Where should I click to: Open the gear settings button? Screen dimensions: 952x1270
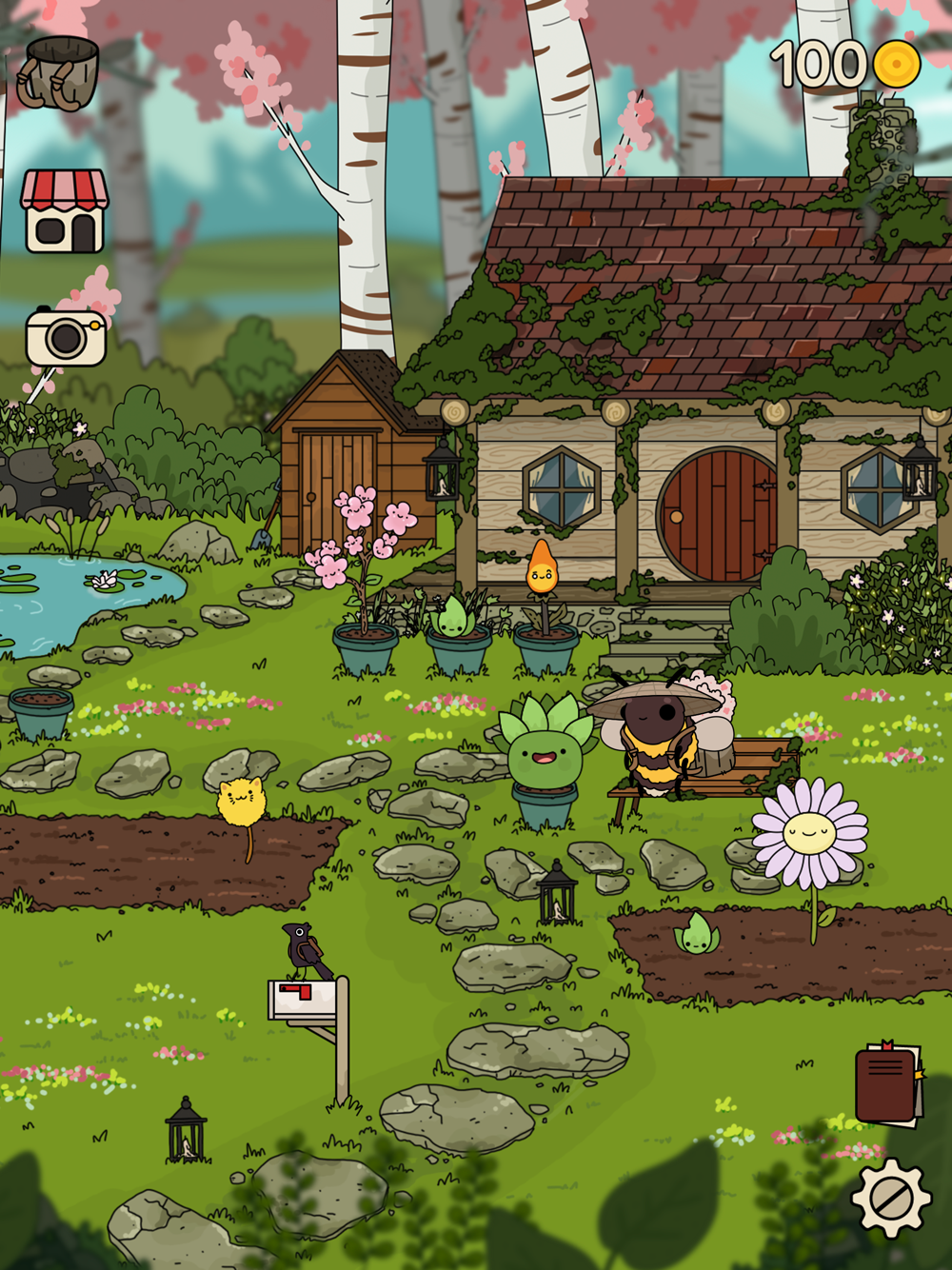(x=890, y=1198)
